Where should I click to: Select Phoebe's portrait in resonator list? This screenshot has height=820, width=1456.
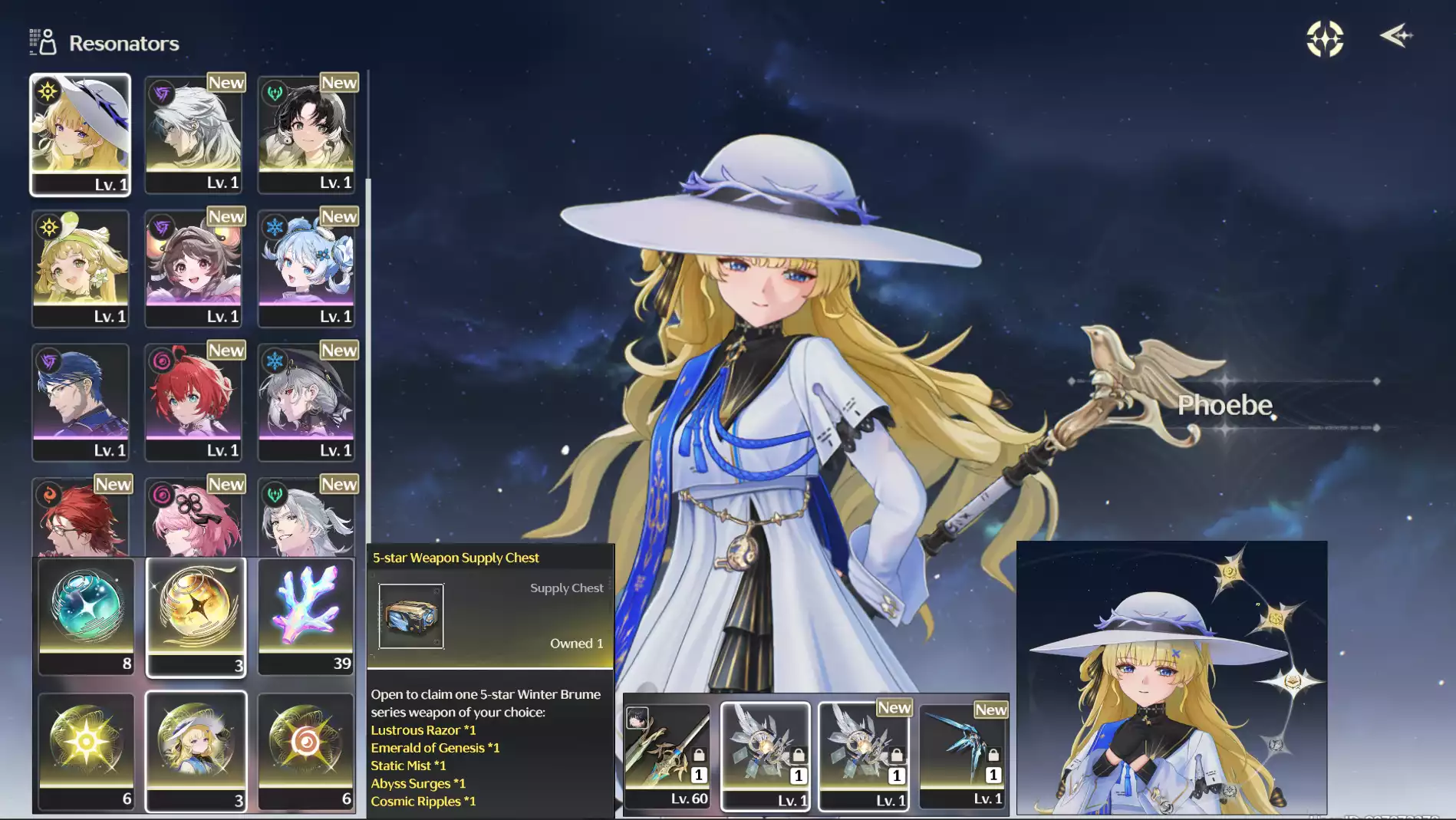click(x=80, y=134)
